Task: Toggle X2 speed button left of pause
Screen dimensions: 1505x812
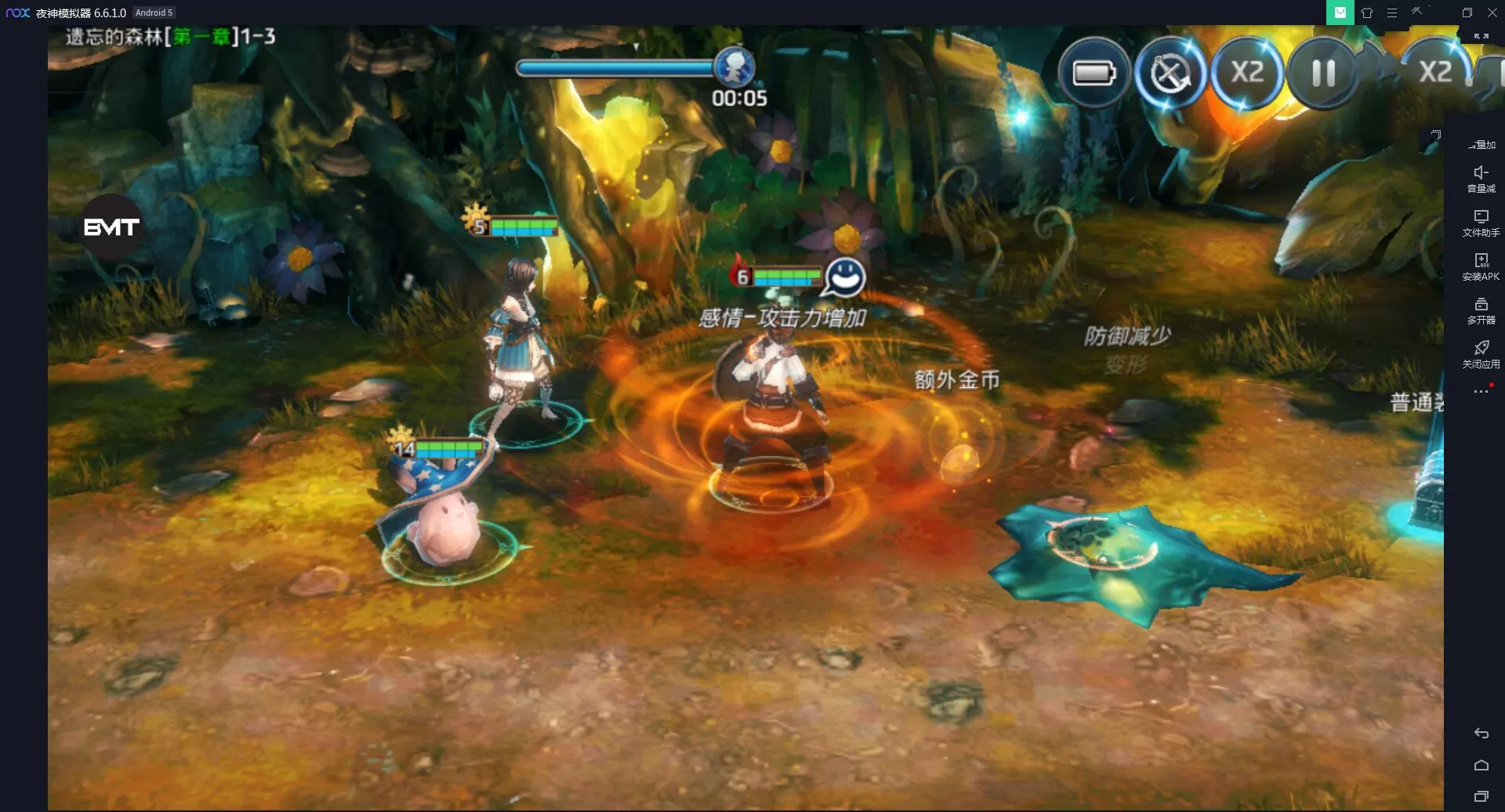Action: click(1246, 74)
